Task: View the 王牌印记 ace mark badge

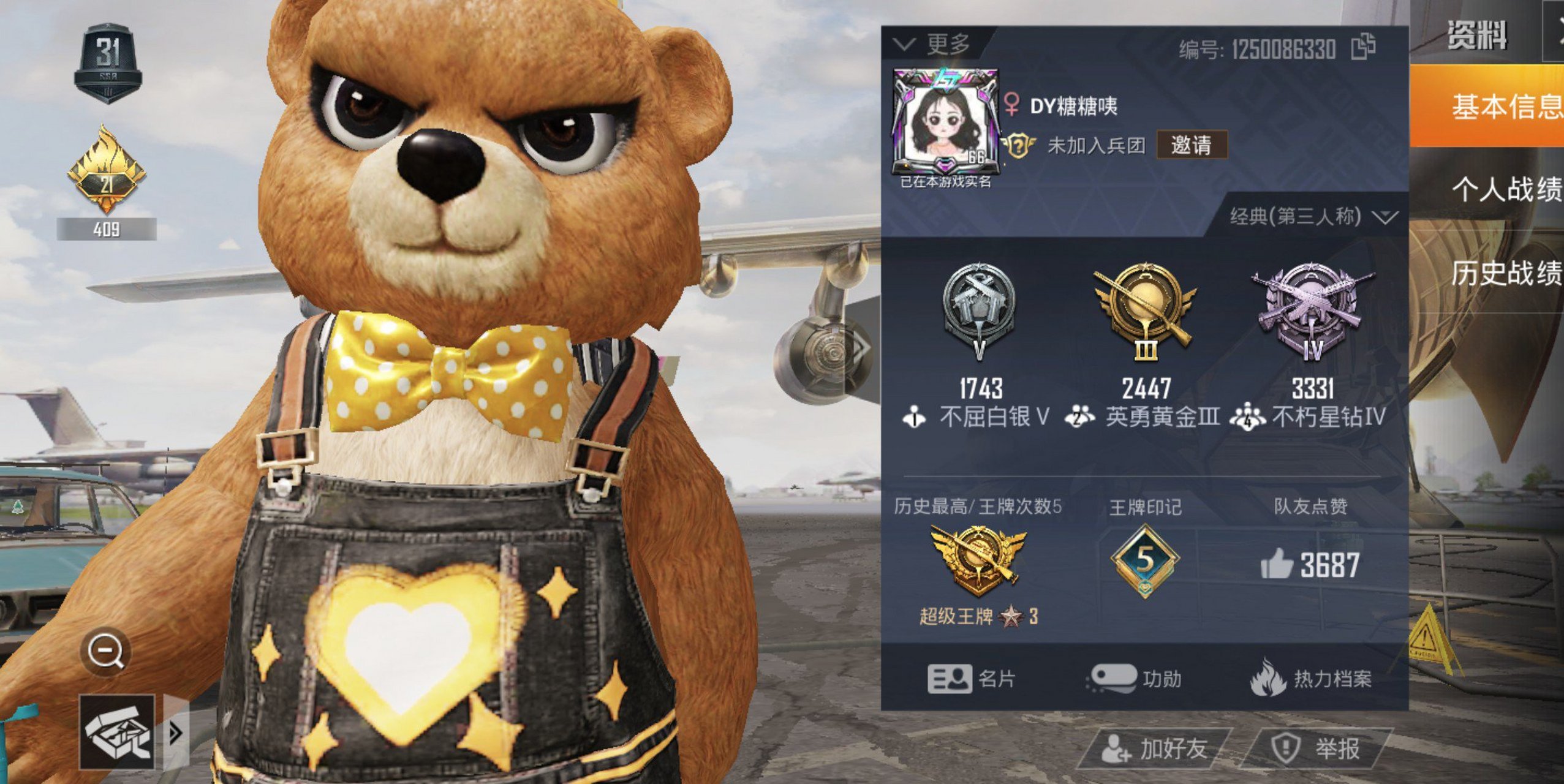Action: tap(1144, 562)
